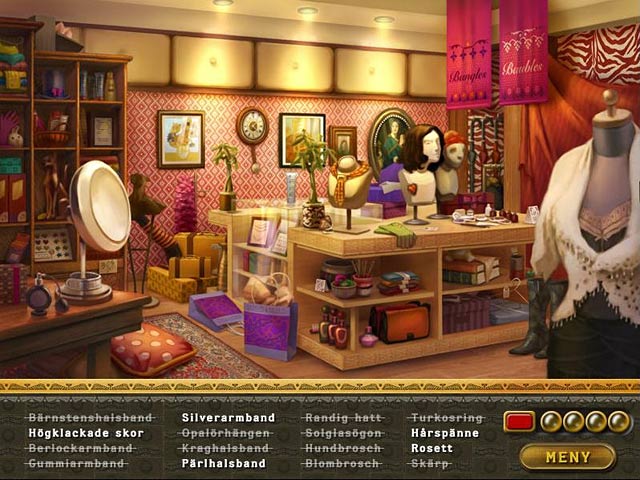This screenshot has width=640, height=480.
Task: Open the MENY button
Action: (567, 457)
